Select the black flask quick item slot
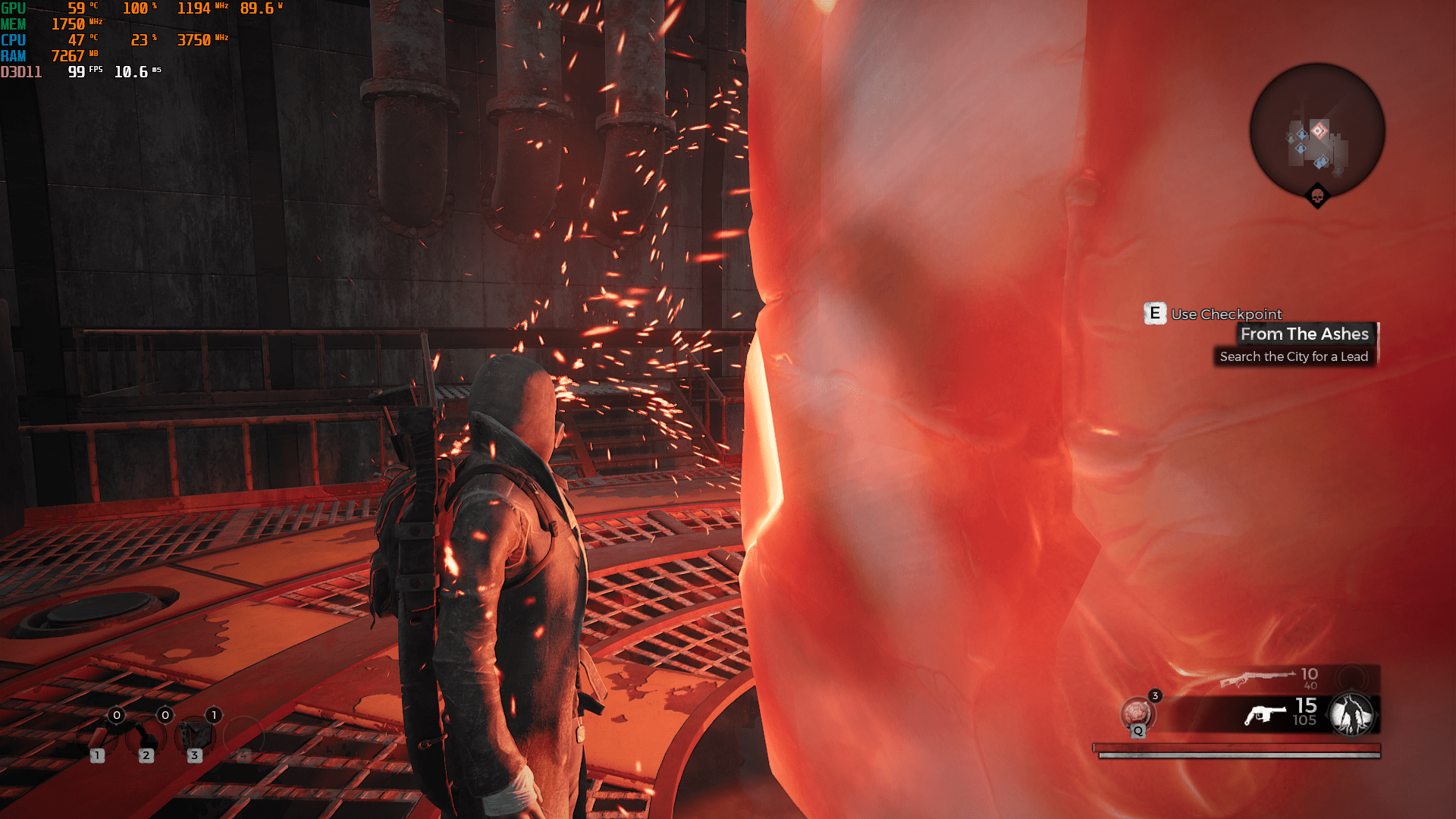Viewport: 1456px width, 819px height. pyautogui.click(x=145, y=735)
